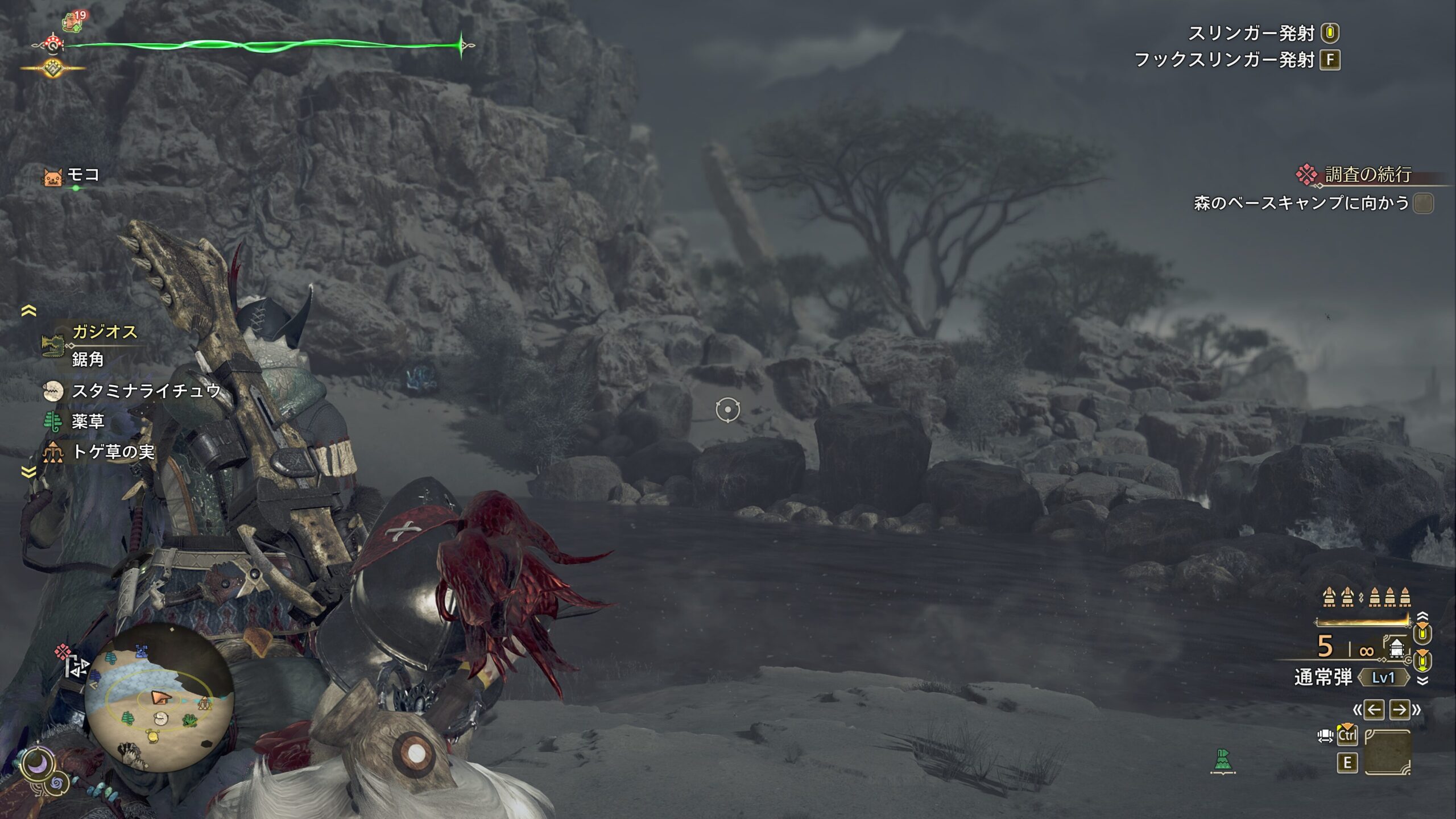Viewport: 1456px width, 819px height.
Task: Select the Palico モコ status entry
Action: pos(83,175)
